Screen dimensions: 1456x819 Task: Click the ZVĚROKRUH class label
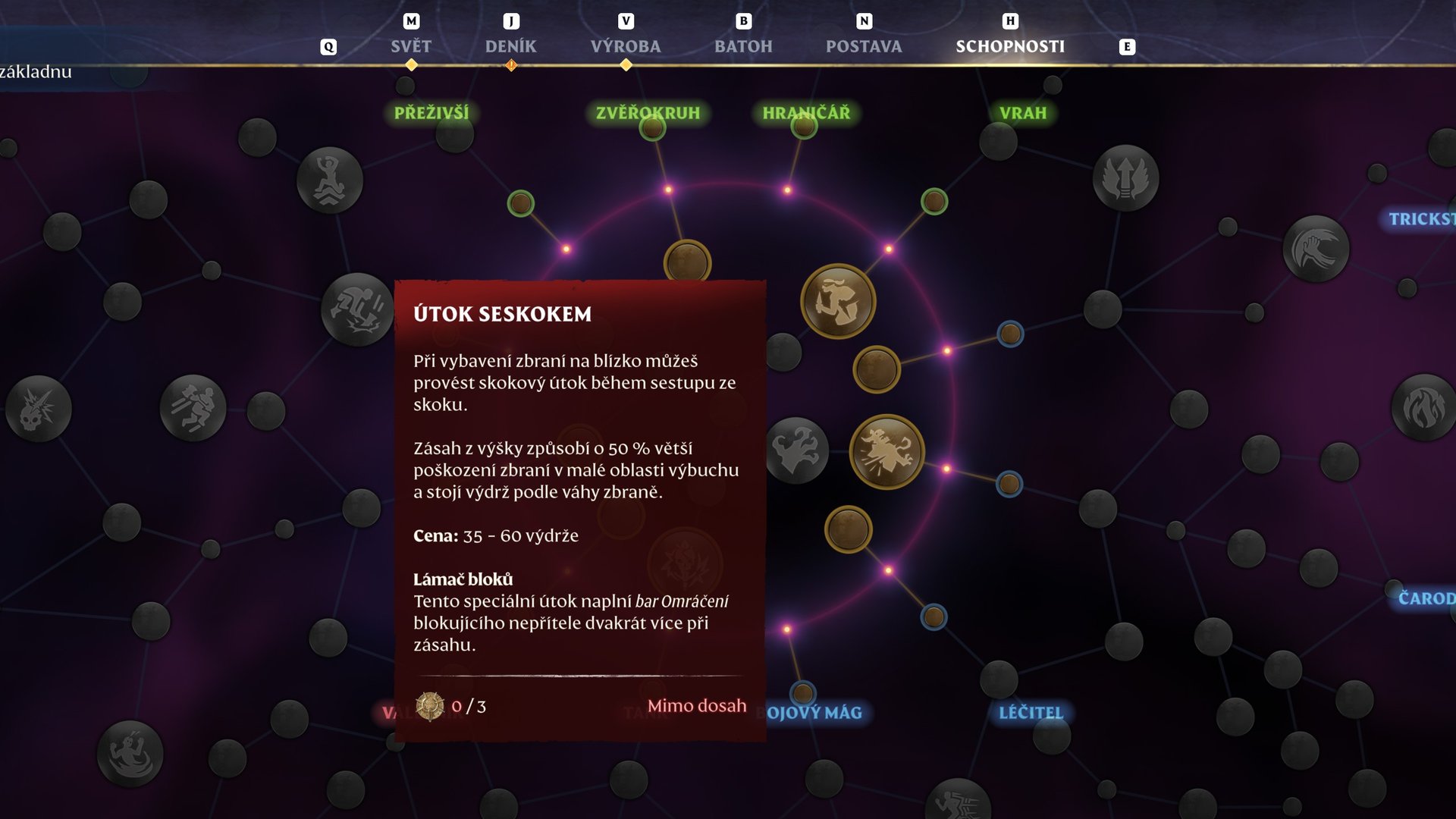click(x=648, y=112)
